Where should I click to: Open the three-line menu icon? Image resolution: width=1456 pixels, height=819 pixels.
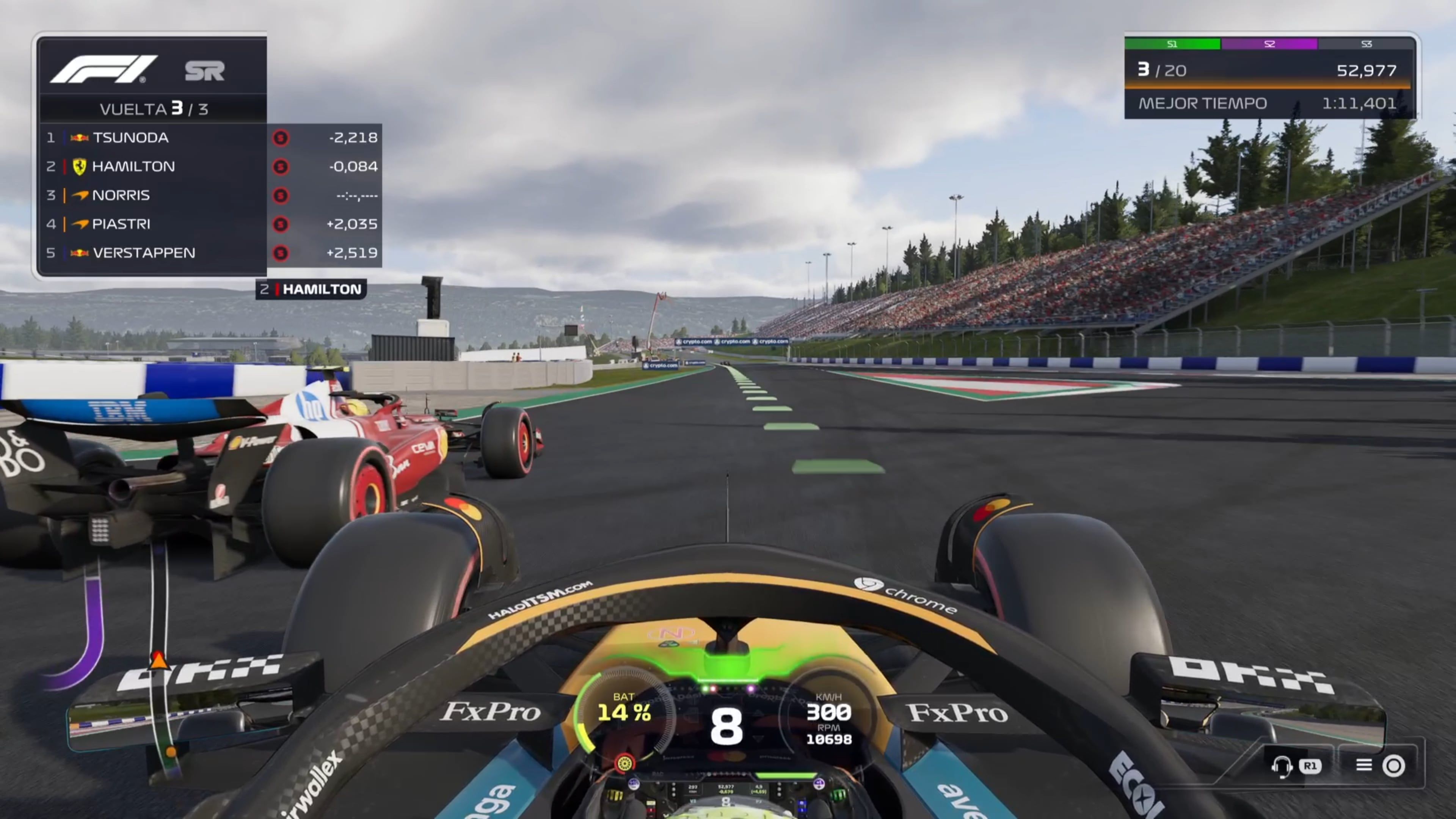(x=1363, y=765)
